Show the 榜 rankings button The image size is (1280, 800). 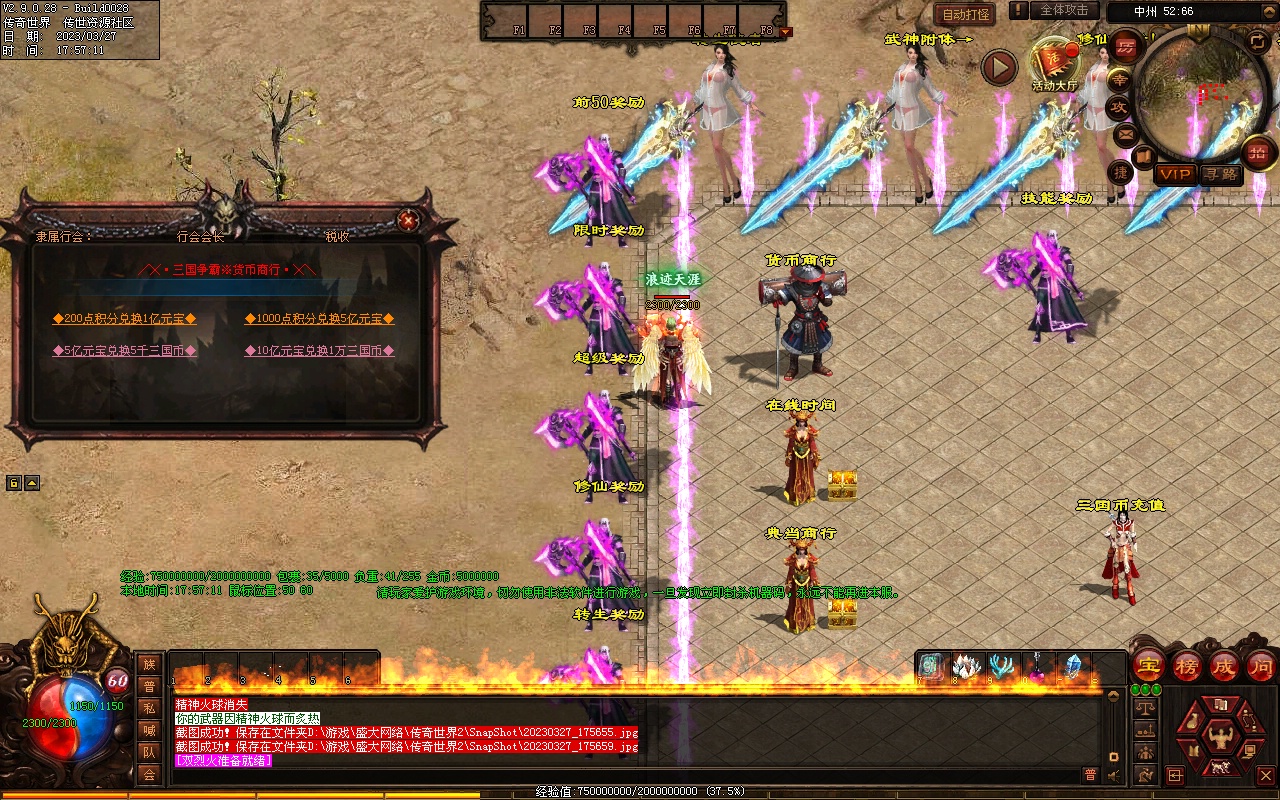[1187, 665]
